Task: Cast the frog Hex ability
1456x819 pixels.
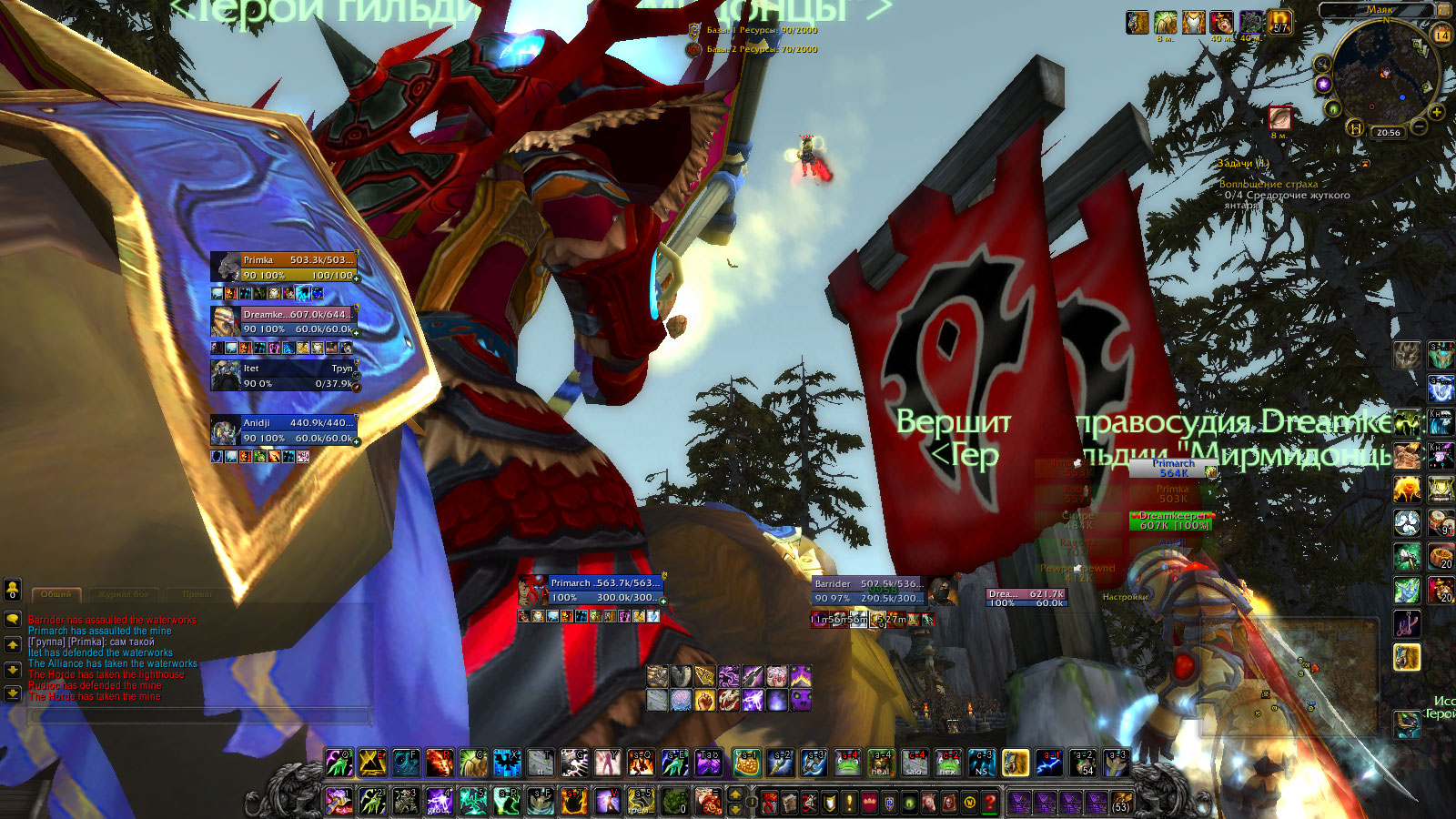Action: click(948, 763)
